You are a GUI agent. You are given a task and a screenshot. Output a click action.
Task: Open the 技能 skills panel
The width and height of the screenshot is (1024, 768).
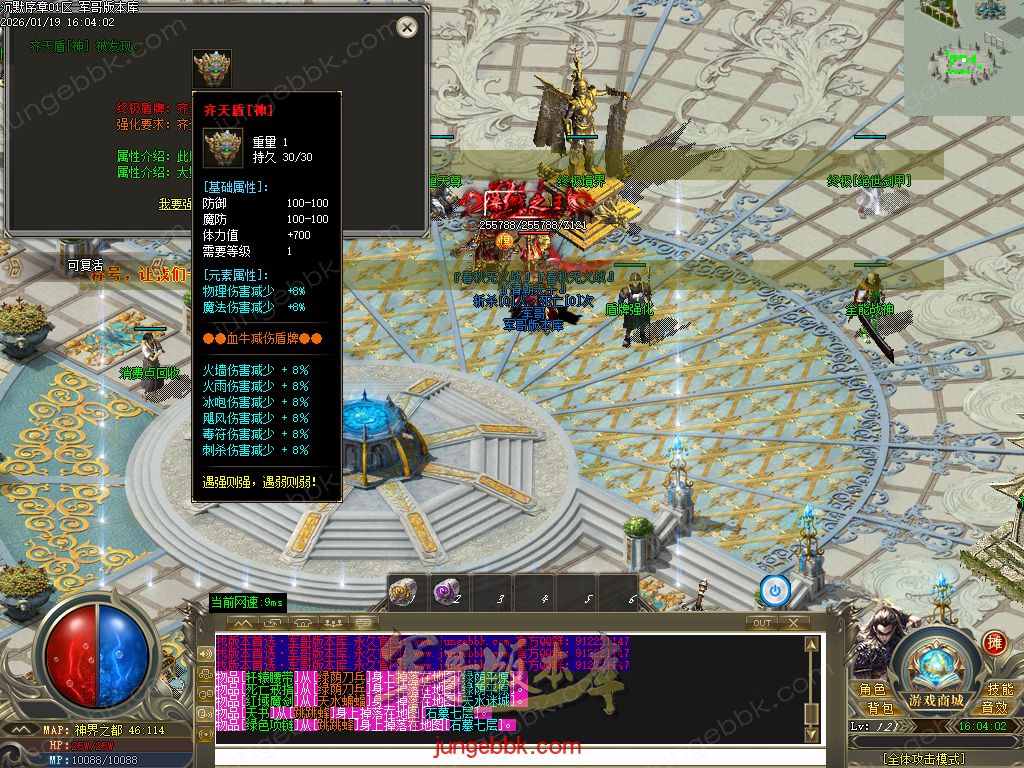999,689
